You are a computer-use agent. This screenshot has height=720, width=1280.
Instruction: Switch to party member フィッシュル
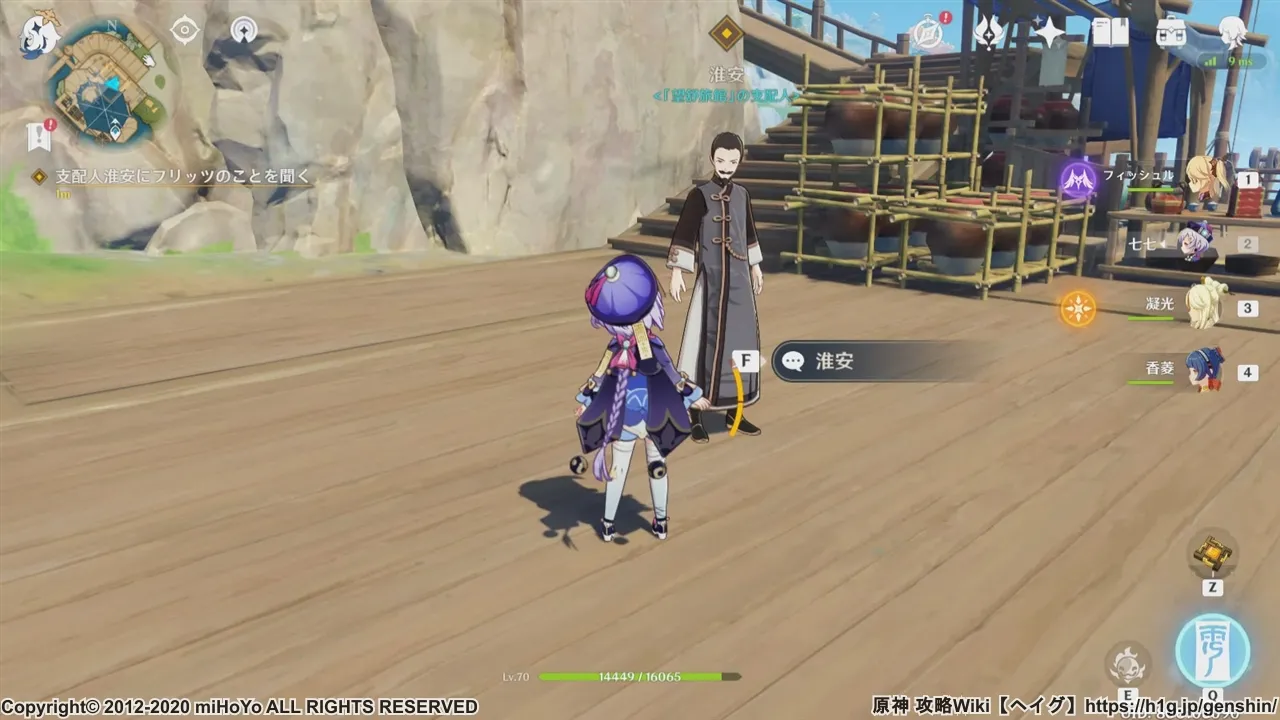[1207, 180]
